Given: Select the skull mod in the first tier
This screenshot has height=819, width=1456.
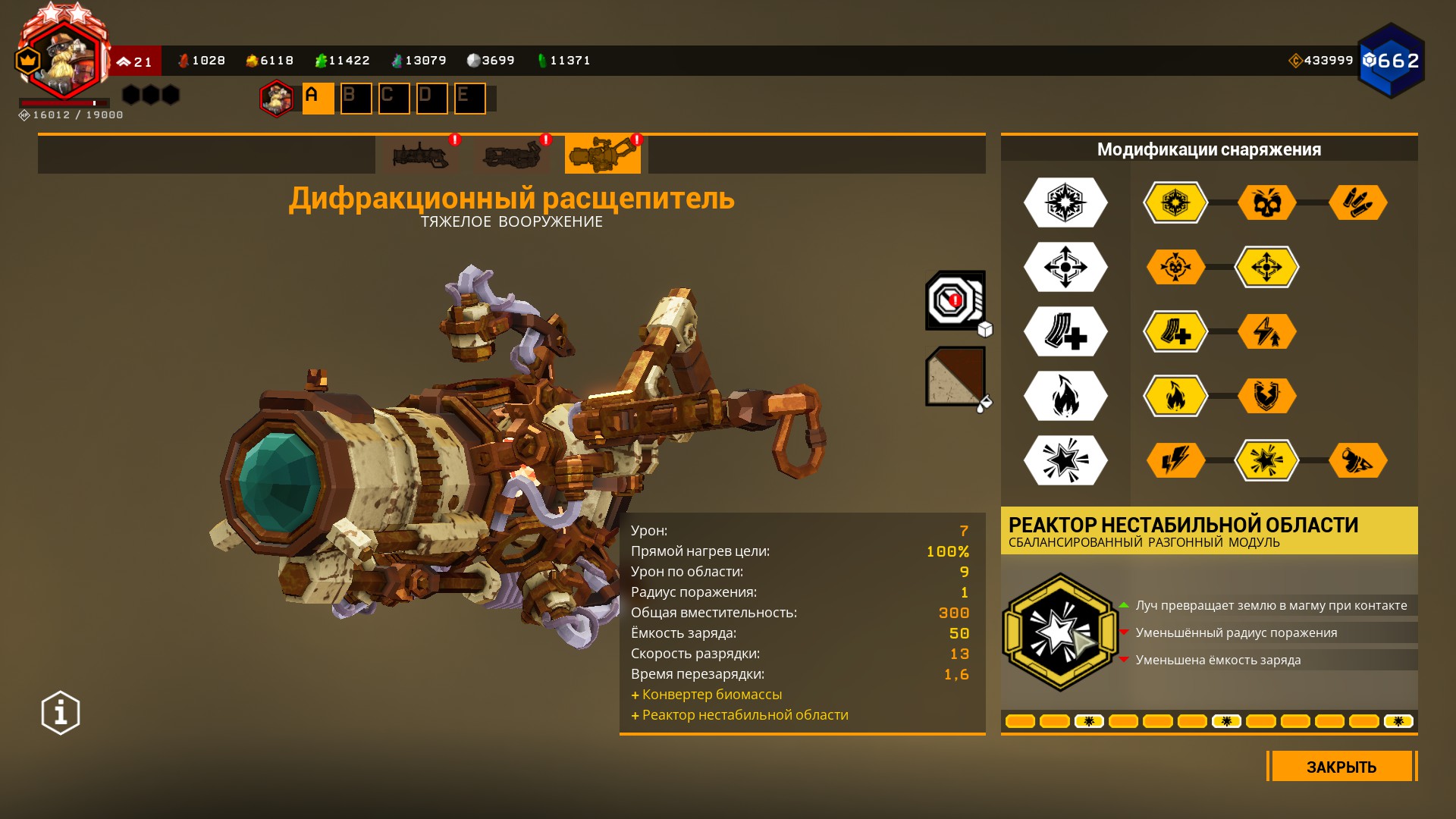Looking at the screenshot, I should 1266,202.
